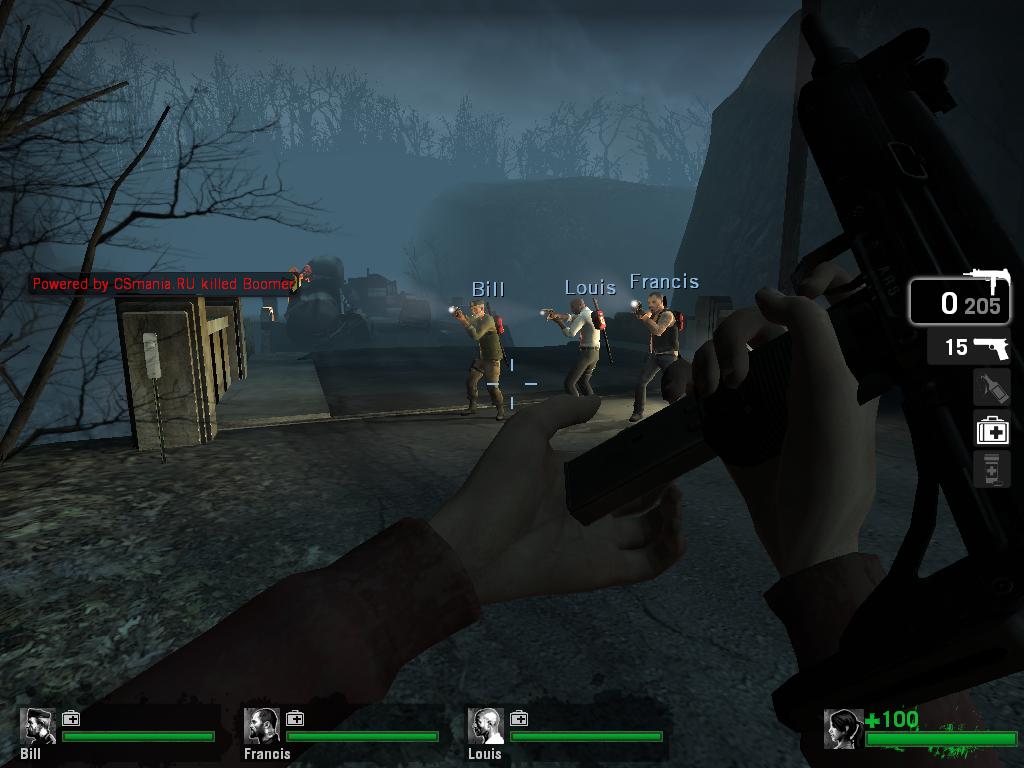
Task: Click Bill's teammate portrait
Action: coord(39,726)
